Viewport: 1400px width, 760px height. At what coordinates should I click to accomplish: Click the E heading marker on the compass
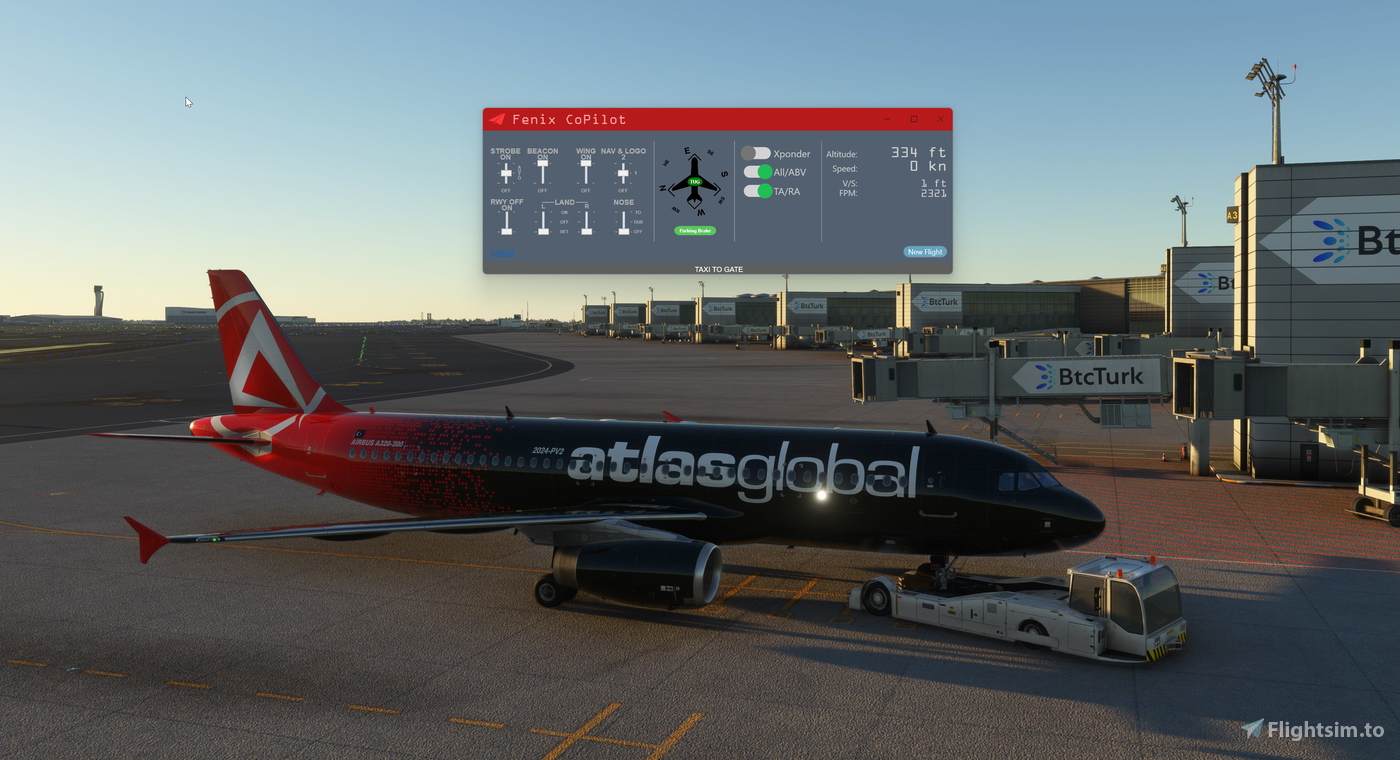pyautogui.click(x=687, y=150)
